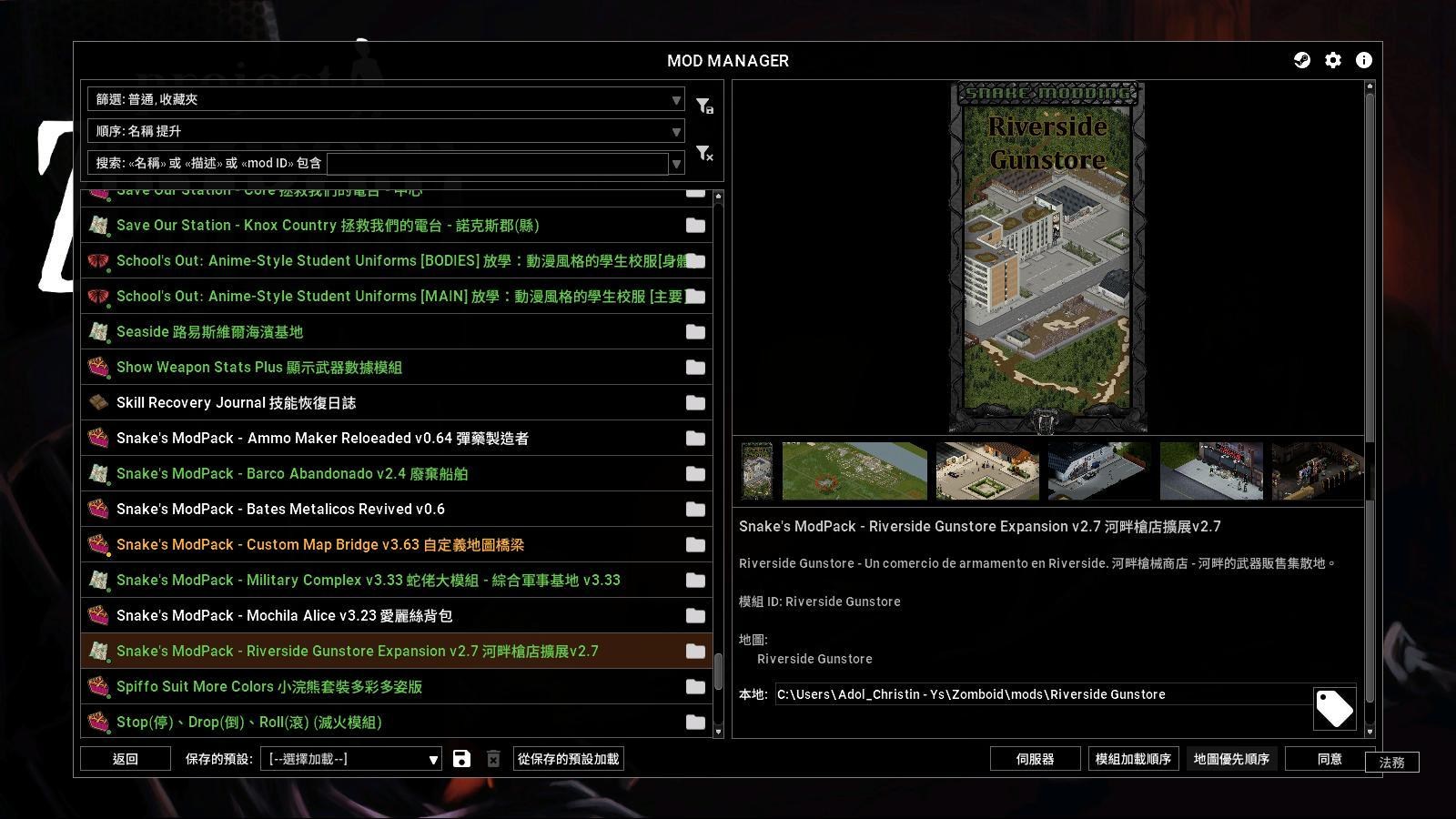Switch to the 模組加載順序 view
Screen dimensions: 1456x819
[1133, 758]
